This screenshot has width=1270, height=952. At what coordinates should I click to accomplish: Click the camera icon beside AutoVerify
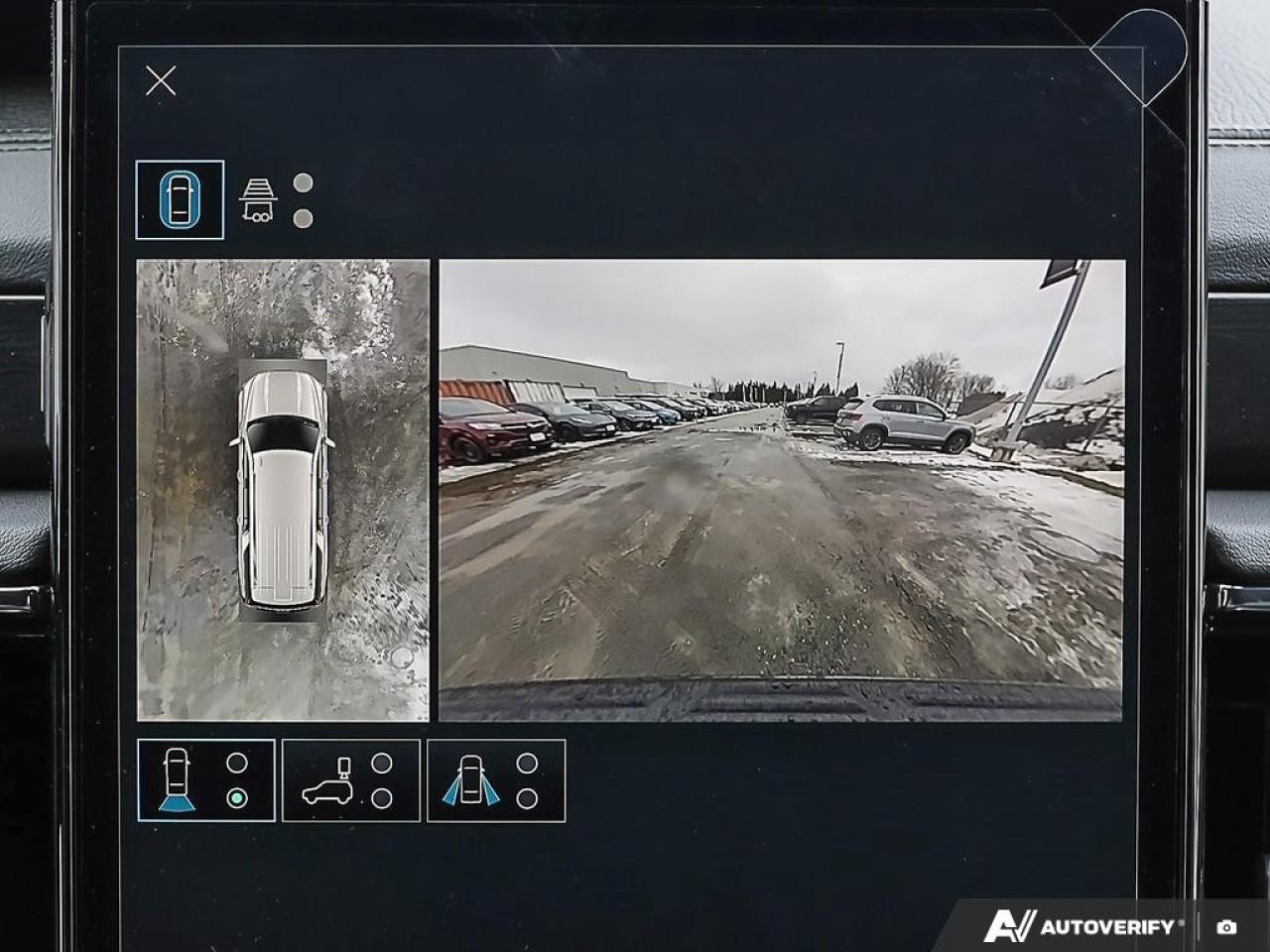point(1227,927)
